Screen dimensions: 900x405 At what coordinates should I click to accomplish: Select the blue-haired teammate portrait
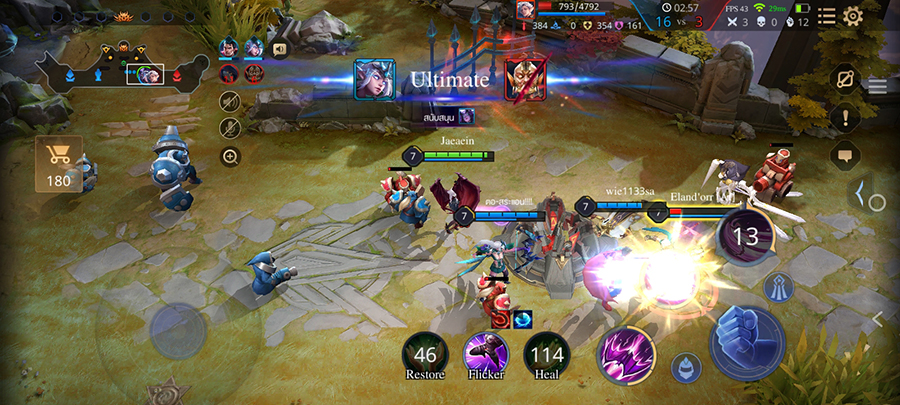point(254,48)
